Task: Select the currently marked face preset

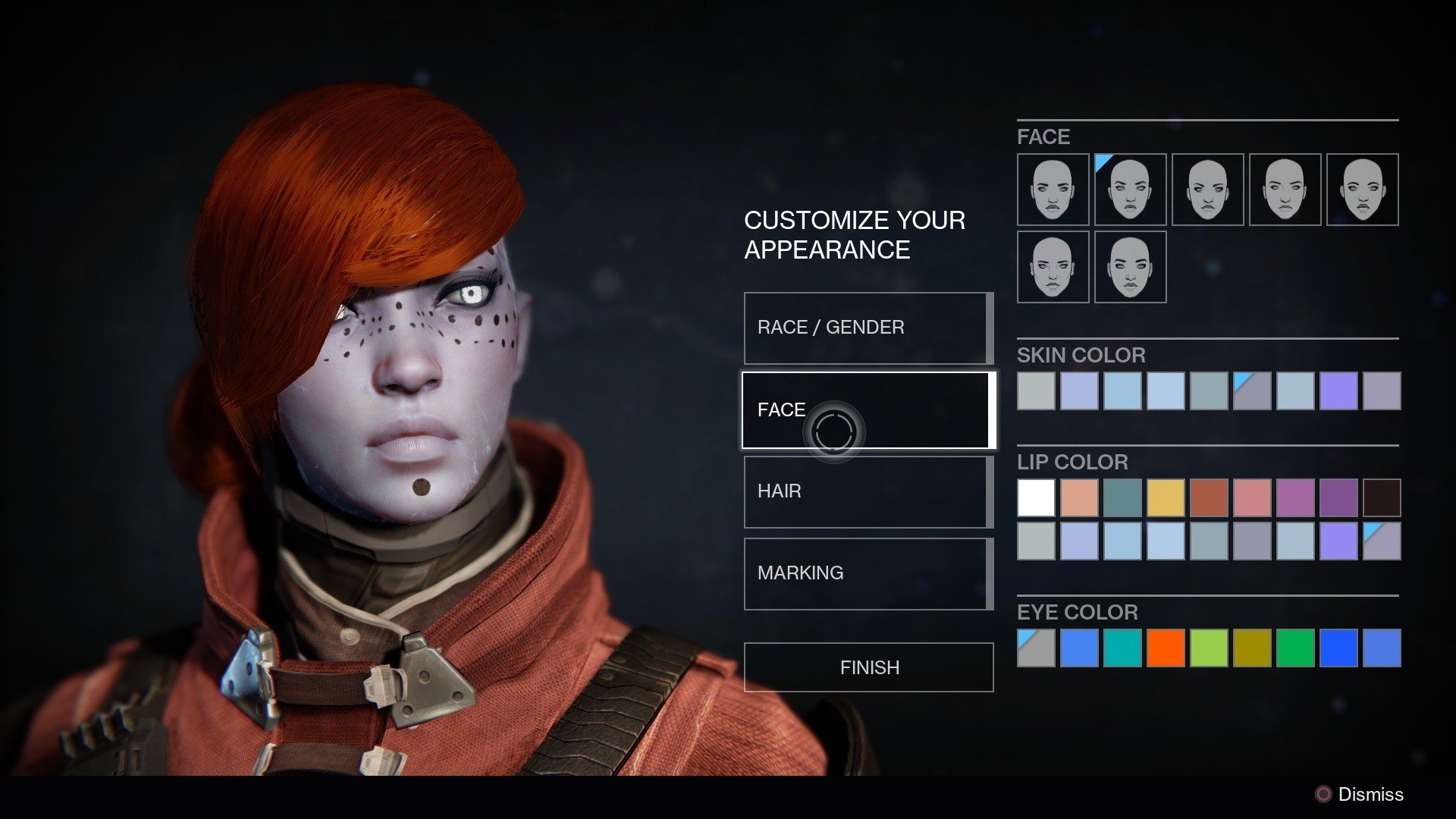Action: pyautogui.click(x=1130, y=190)
